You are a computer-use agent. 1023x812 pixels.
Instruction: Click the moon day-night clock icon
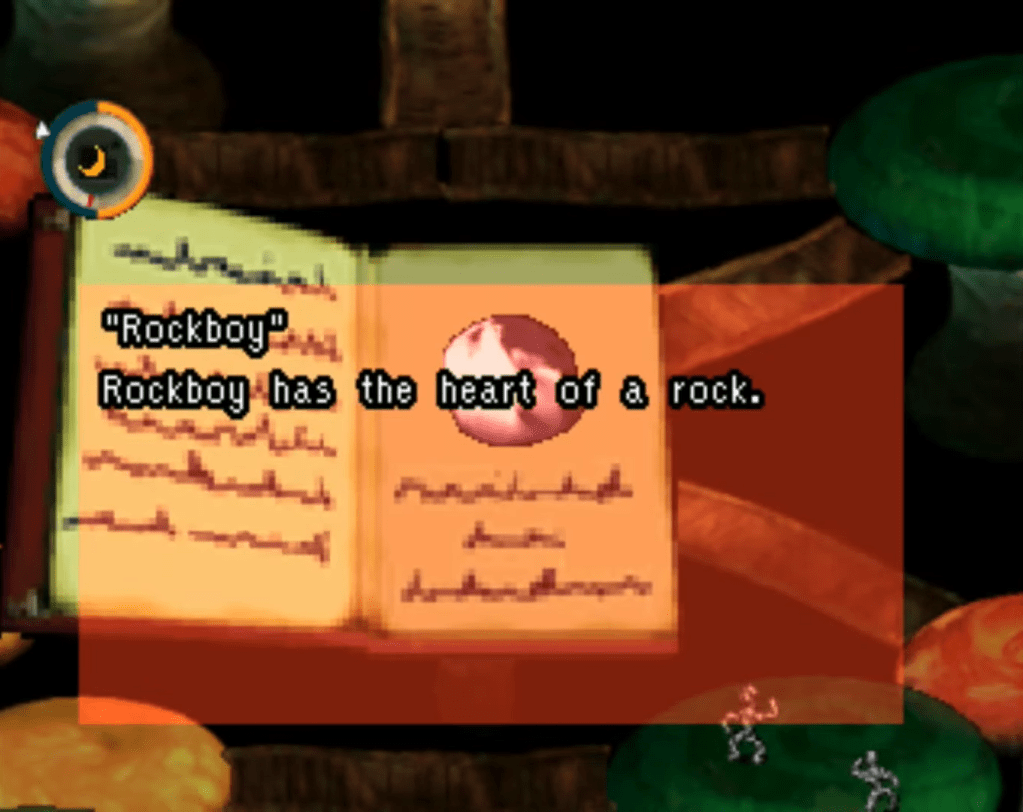(96, 160)
